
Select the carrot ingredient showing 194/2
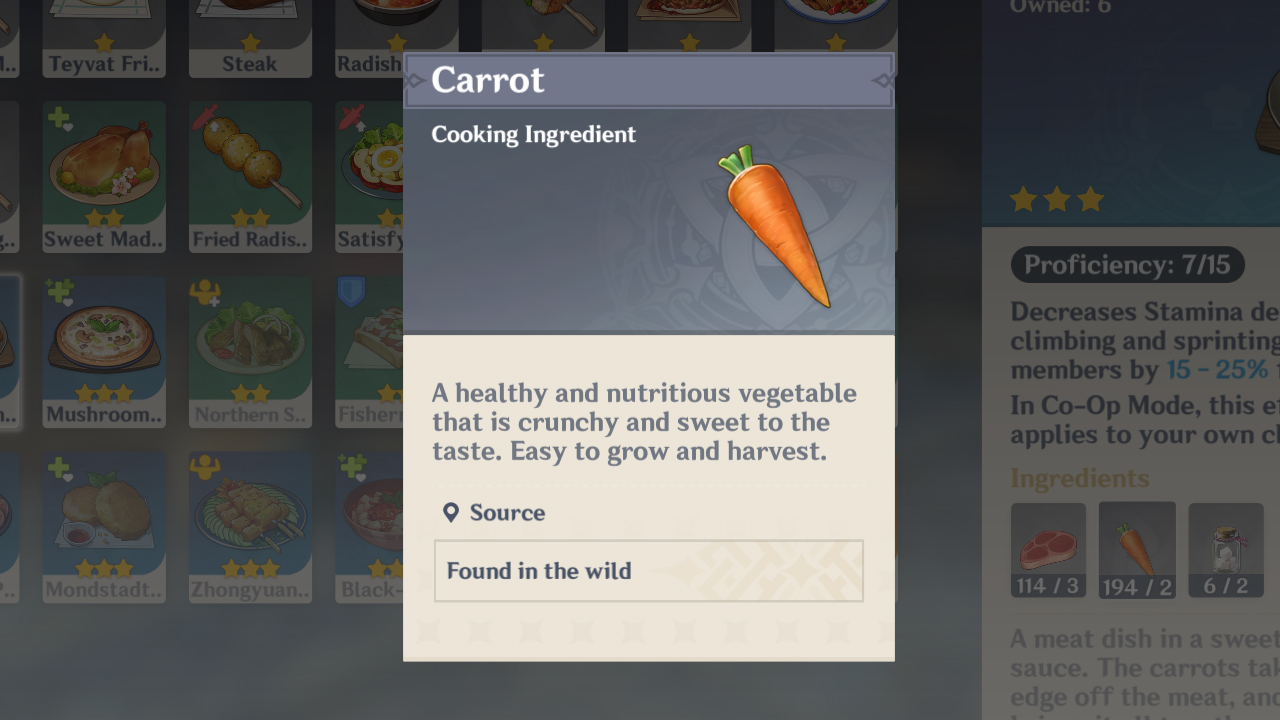[x=1137, y=550]
